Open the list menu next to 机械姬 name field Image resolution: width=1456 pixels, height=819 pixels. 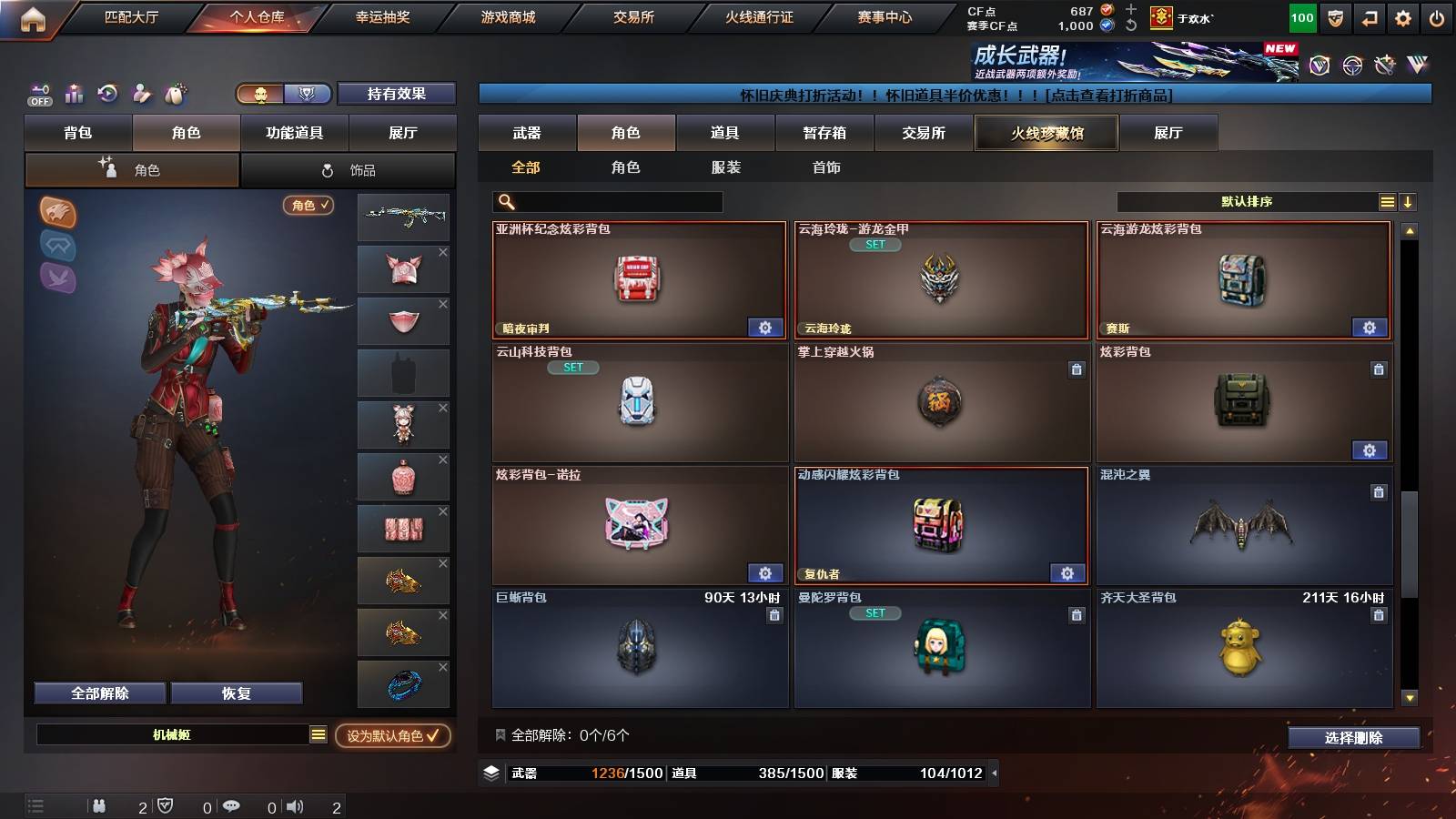(x=318, y=734)
